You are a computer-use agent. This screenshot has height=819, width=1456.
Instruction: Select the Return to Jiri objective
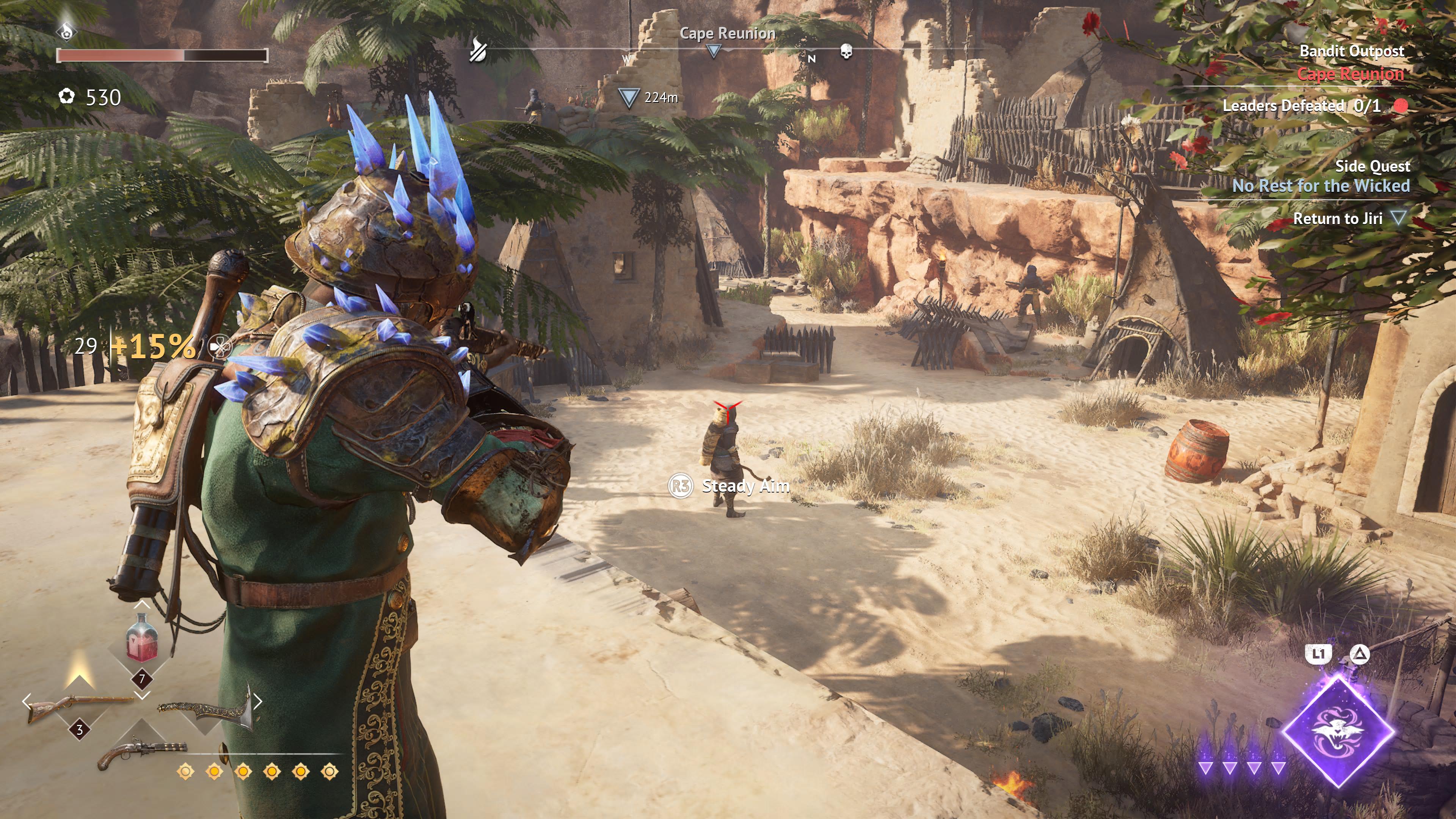point(1337,218)
